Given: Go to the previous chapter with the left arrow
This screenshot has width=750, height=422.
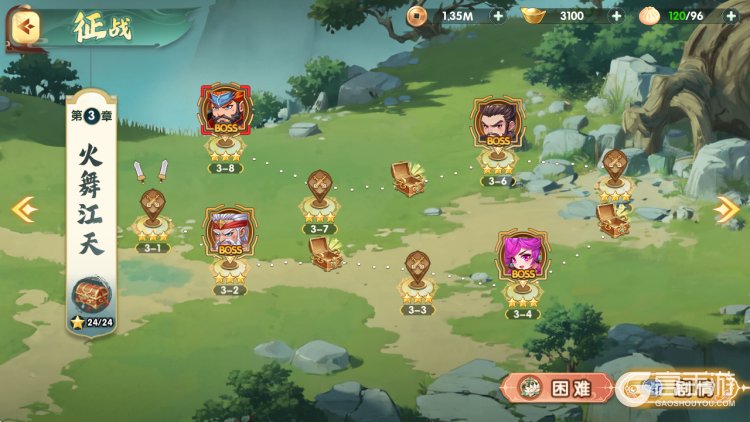Looking at the screenshot, I should tap(23, 209).
